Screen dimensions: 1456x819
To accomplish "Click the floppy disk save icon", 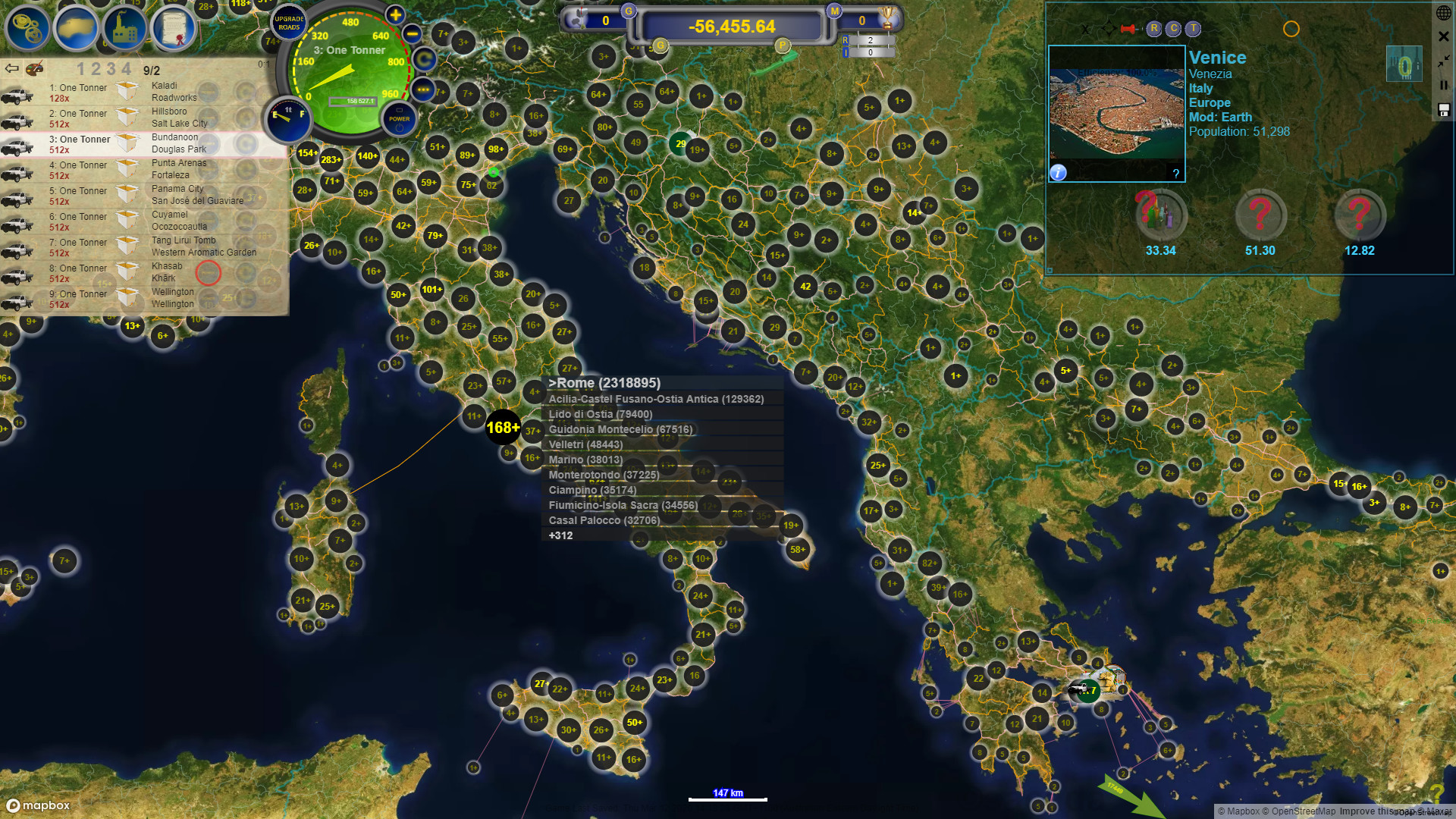I will 1443,110.
